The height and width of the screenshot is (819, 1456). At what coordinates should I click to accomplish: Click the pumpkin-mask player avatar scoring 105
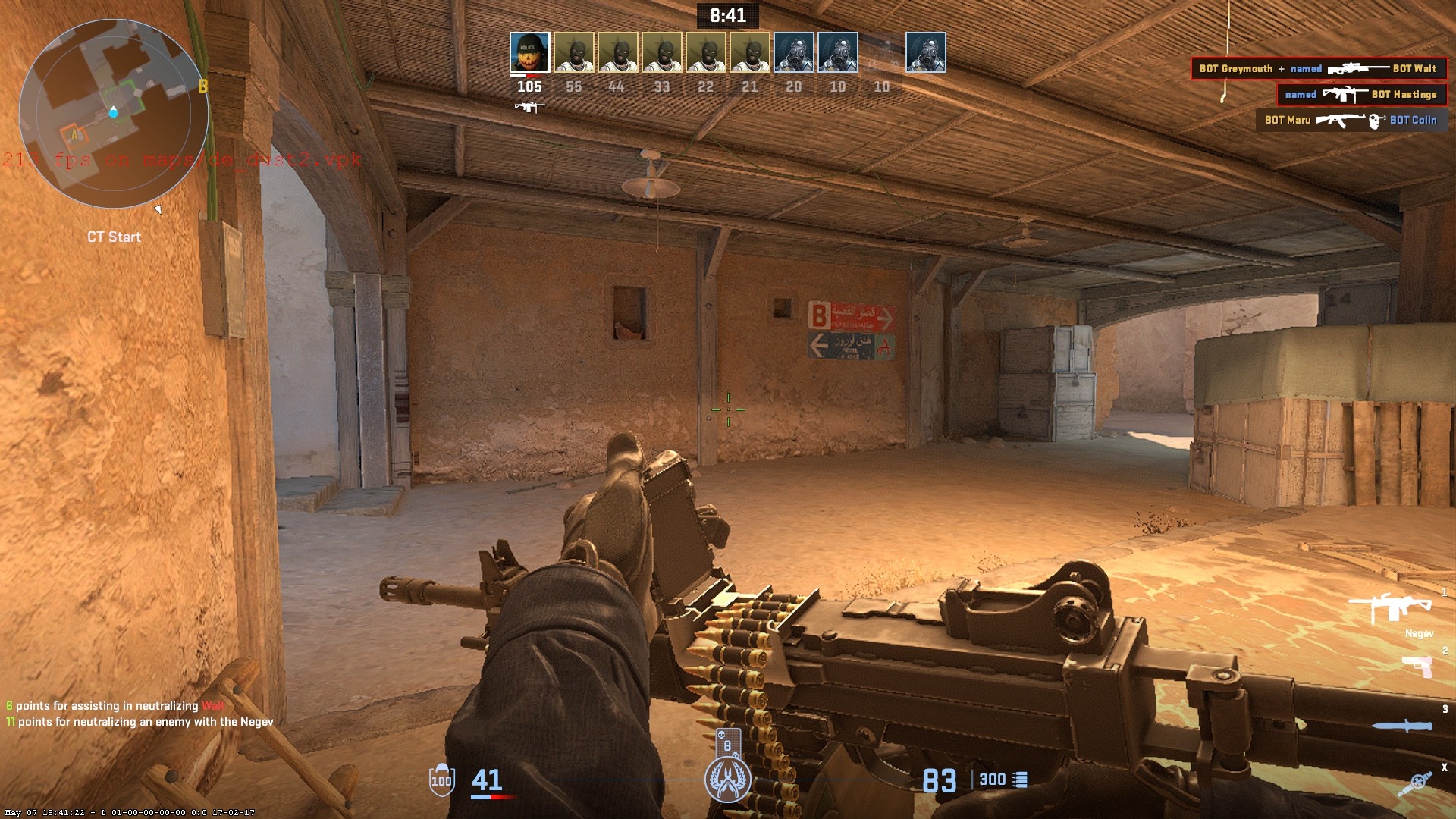pos(529,52)
